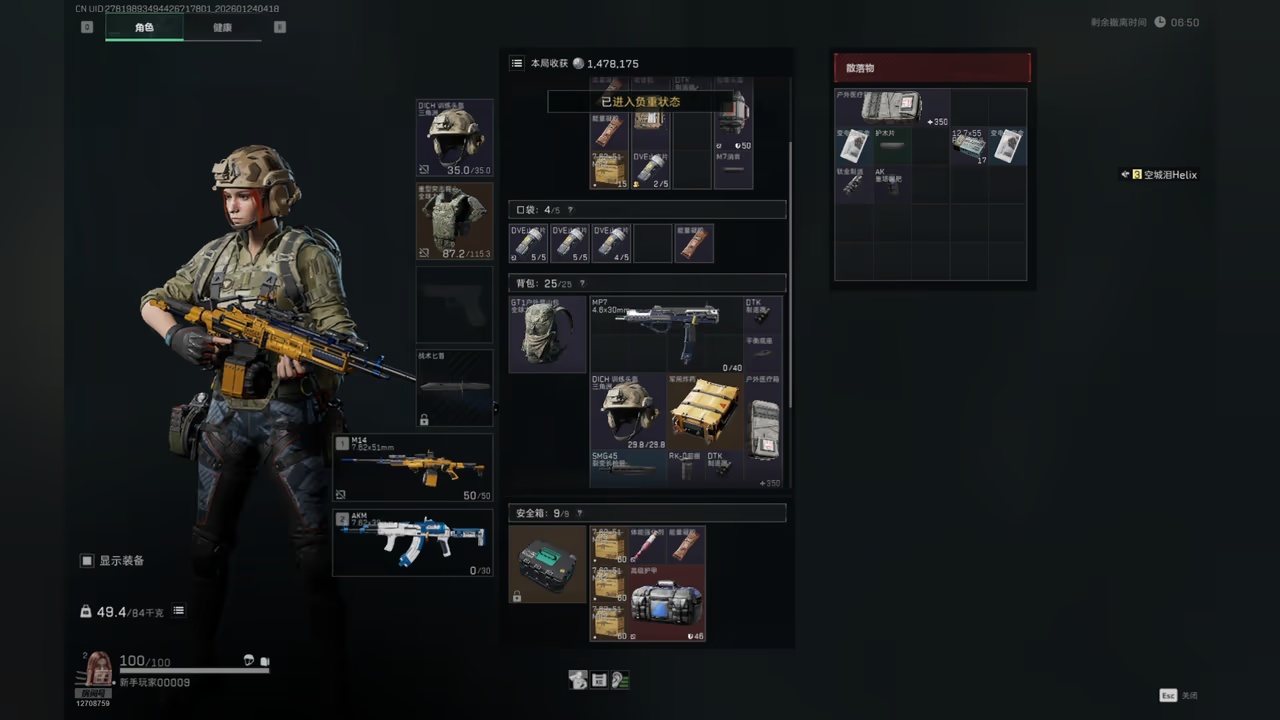Select the knife melee slot
This screenshot has height=720, width=1280.
click(x=455, y=387)
